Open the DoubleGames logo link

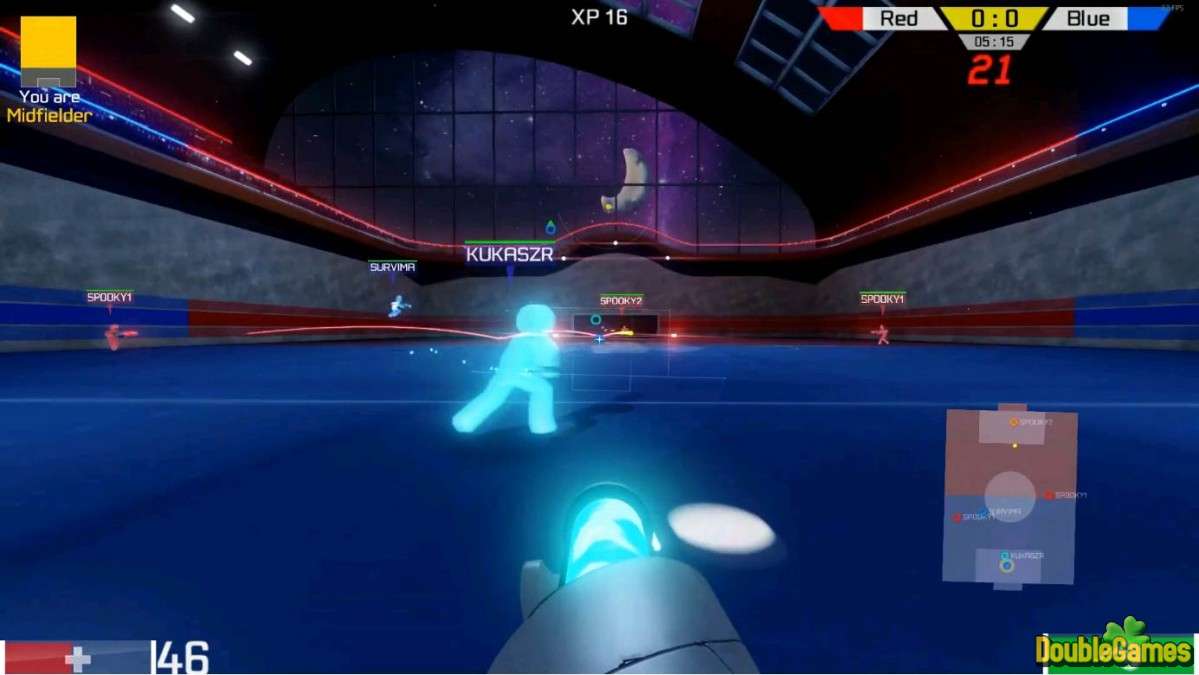pos(1113,648)
